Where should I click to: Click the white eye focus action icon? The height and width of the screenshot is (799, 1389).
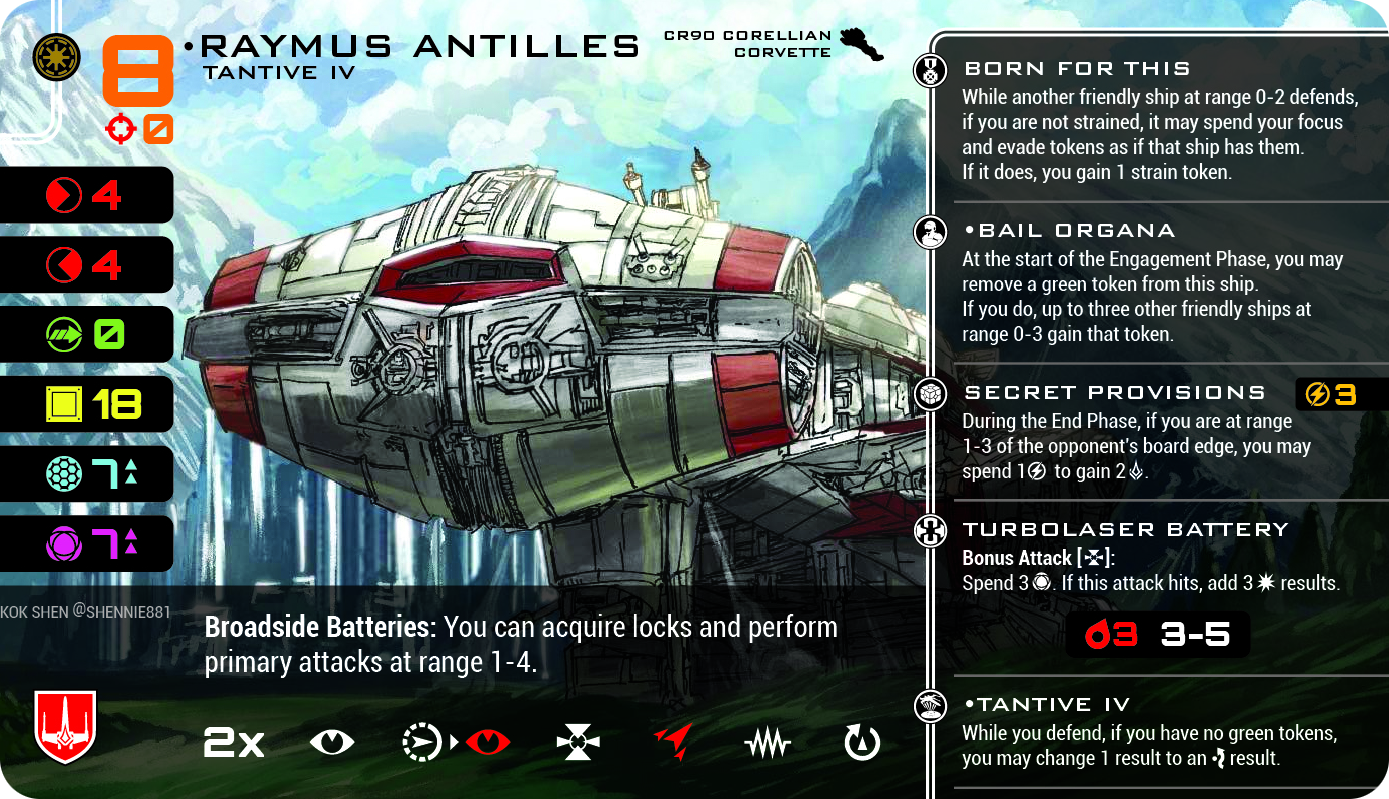click(332, 742)
